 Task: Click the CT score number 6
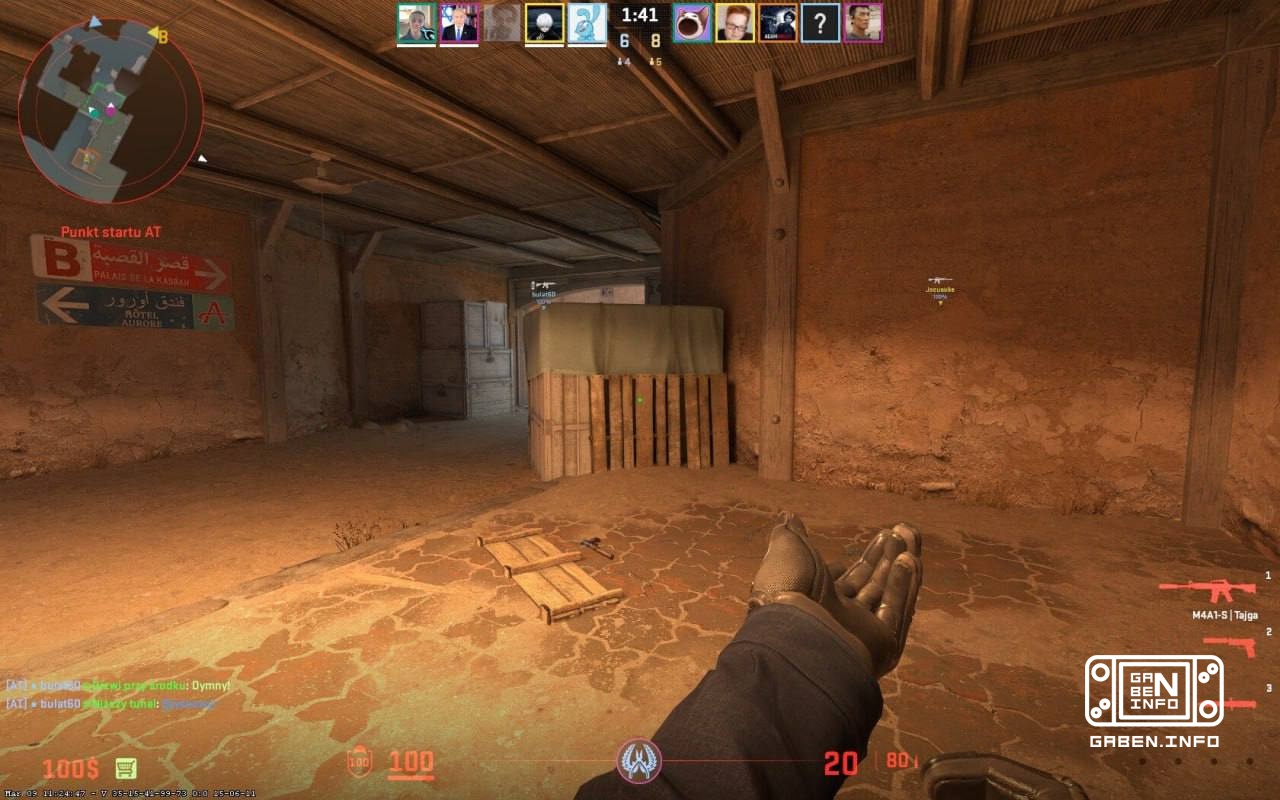tap(624, 41)
